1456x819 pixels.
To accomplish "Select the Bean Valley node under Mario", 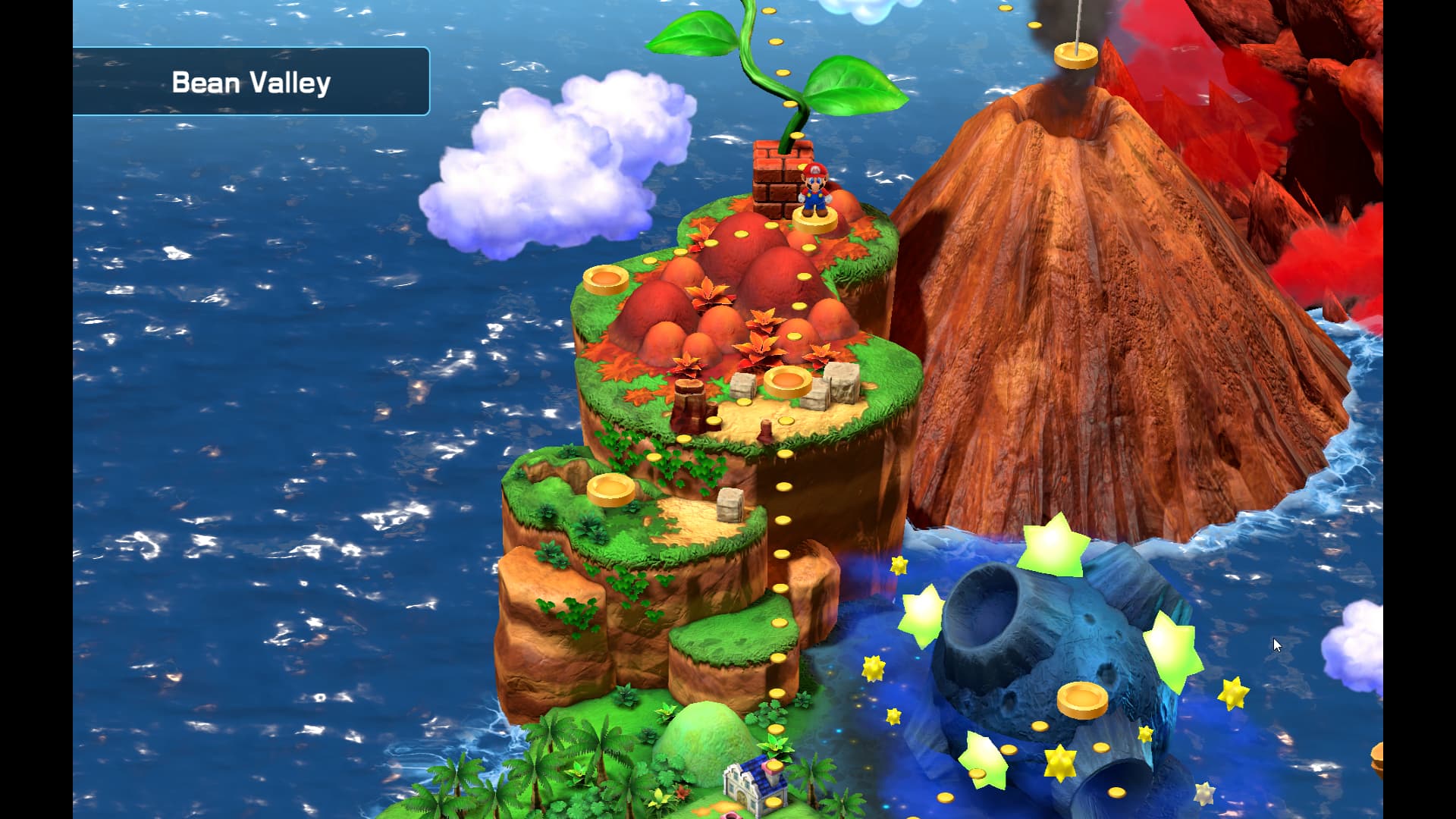I will click(x=814, y=220).
